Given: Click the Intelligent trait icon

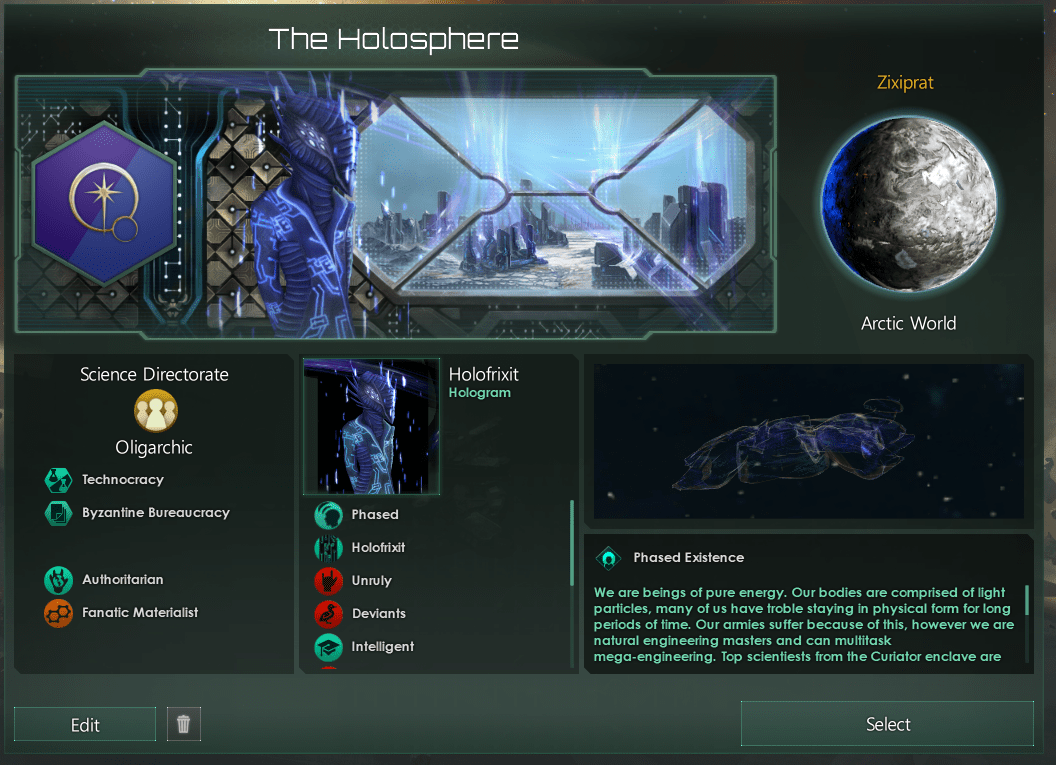Looking at the screenshot, I should click(329, 647).
